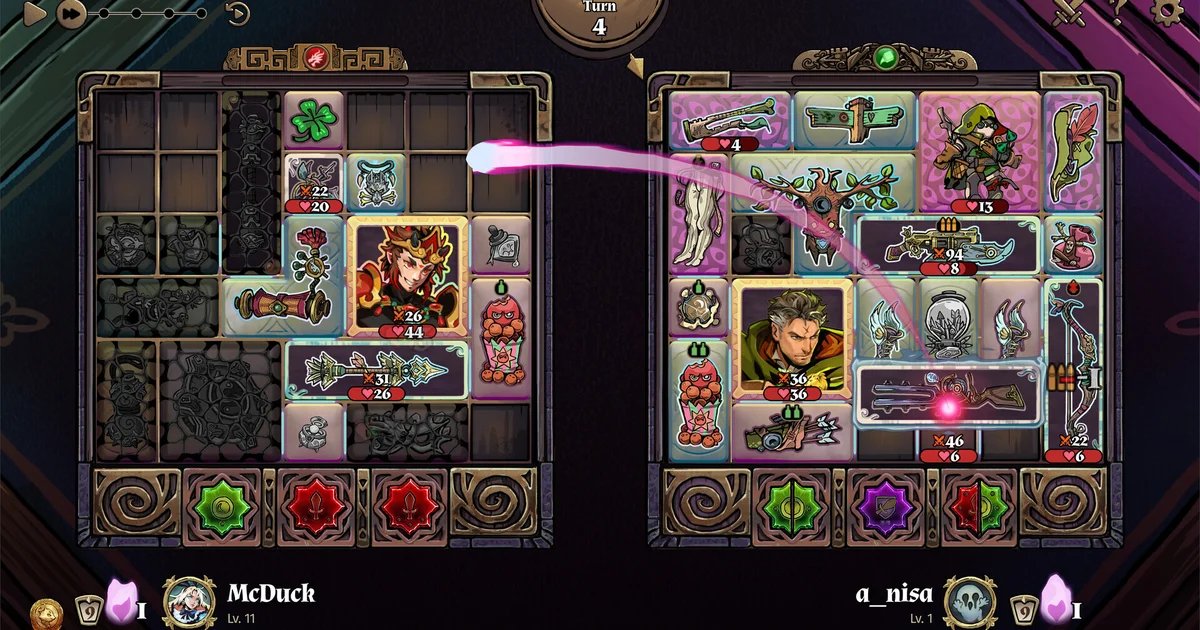Restart the battle with the replay button
Image resolution: width=1200 pixels, height=630 pixels.
[x=237, y=13]
